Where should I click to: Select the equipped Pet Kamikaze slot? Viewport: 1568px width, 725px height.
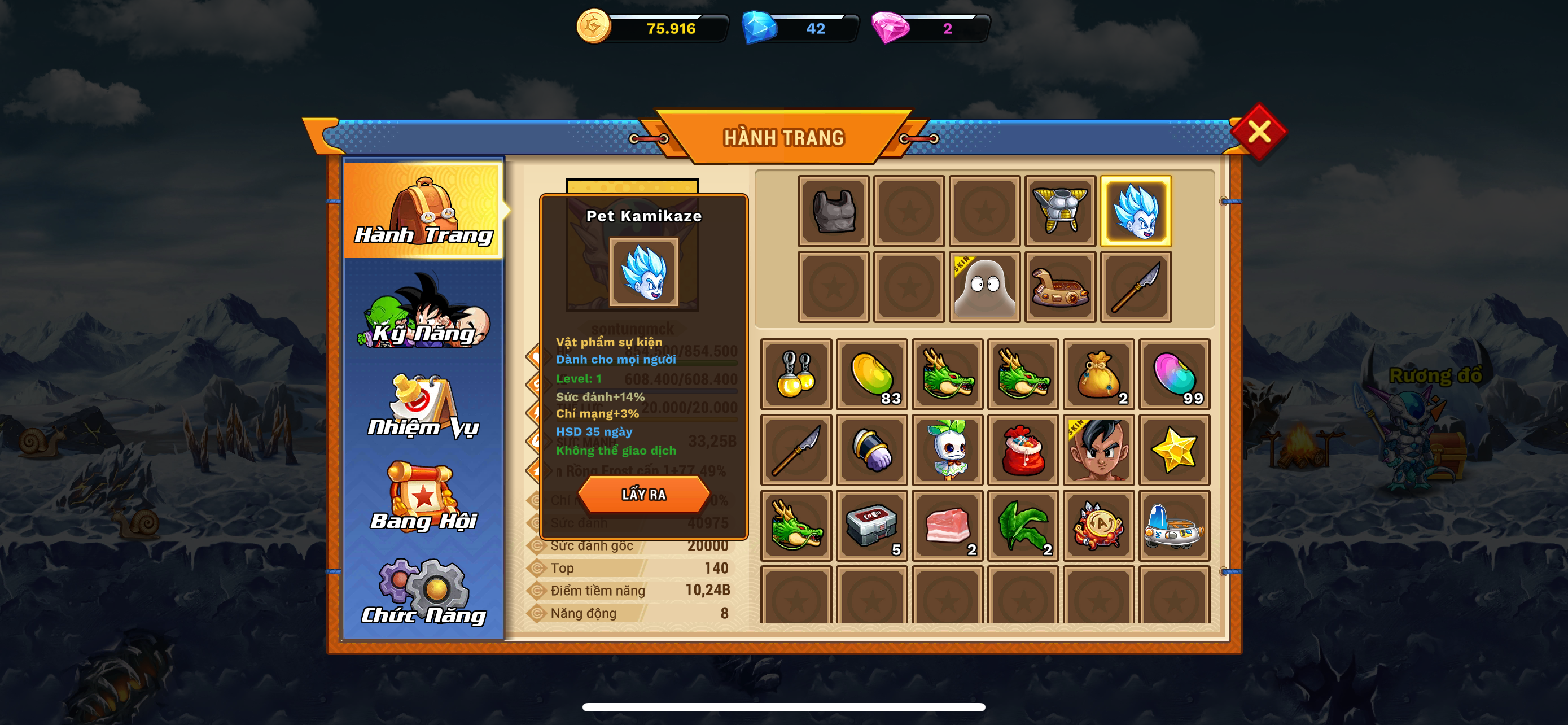click(1135, 211)
